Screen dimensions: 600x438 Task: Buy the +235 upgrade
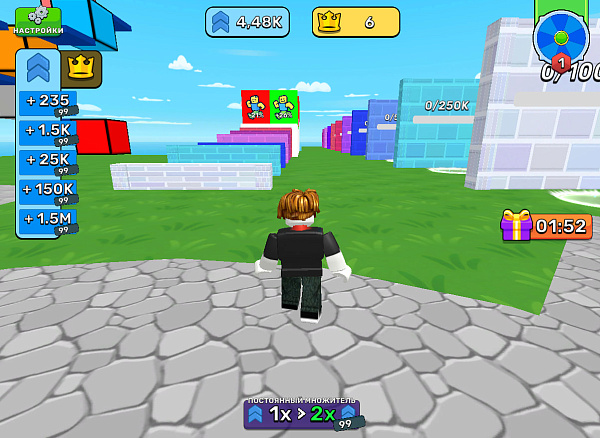tap(48, 102)
